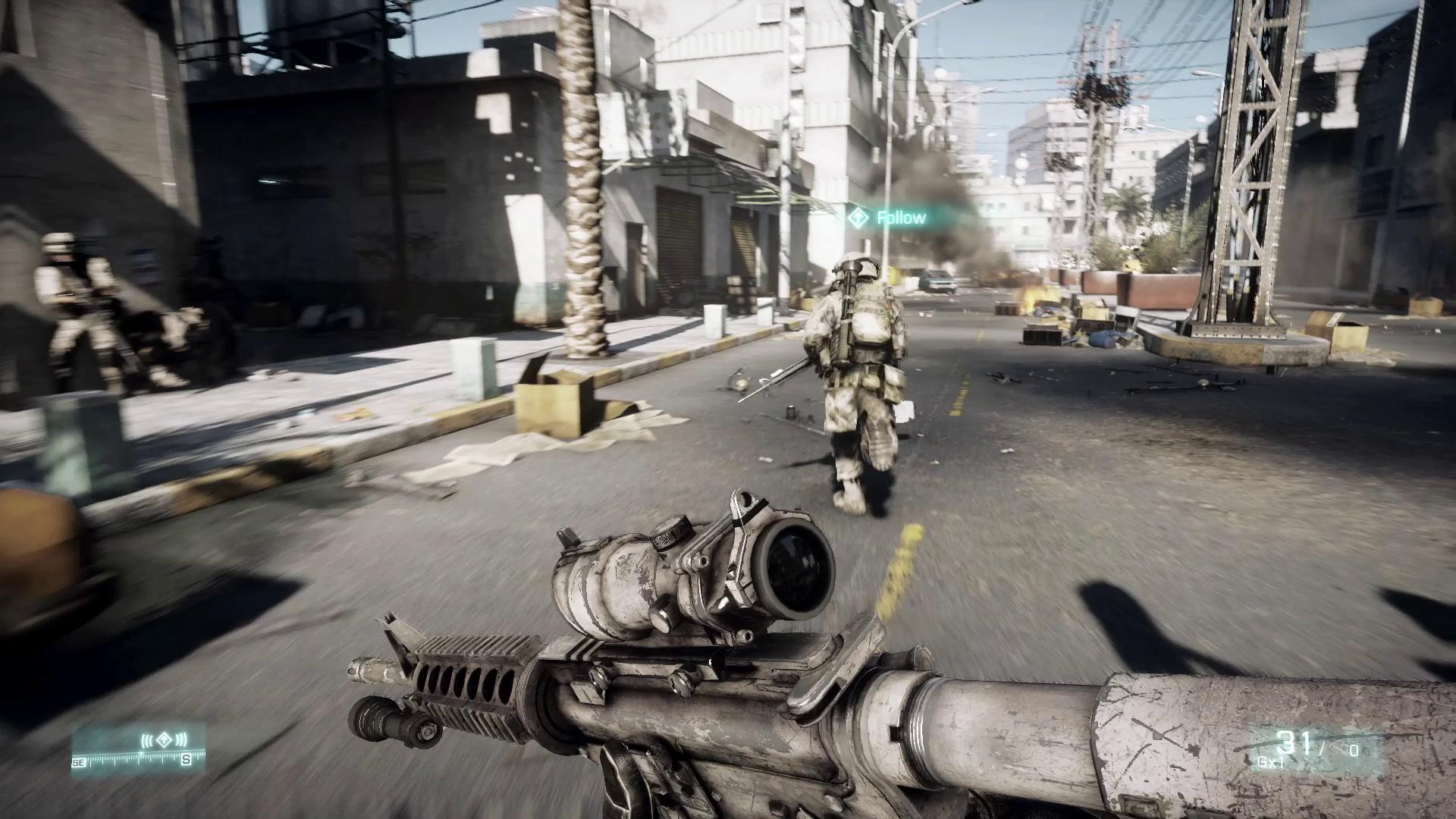This screenshot has width=1456, height=819.
Task: Click the ammo count 31 display
Action: (1294, 742)
